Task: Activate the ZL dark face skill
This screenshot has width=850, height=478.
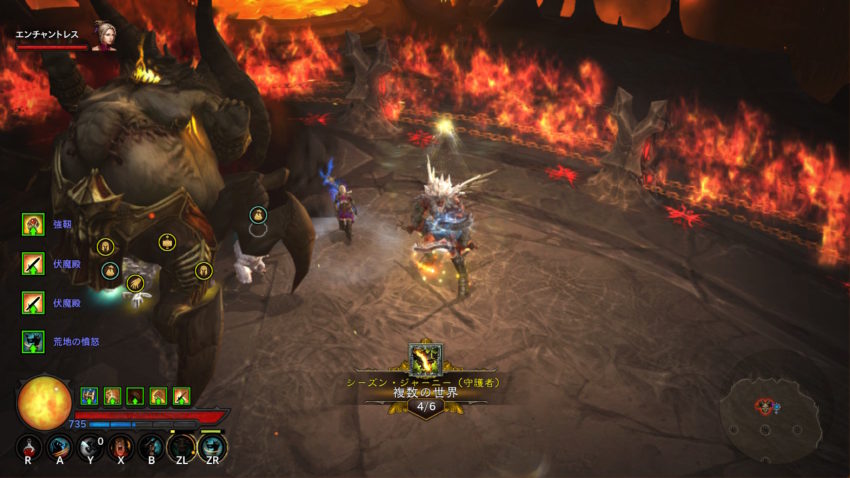Action: click(181, 448)
